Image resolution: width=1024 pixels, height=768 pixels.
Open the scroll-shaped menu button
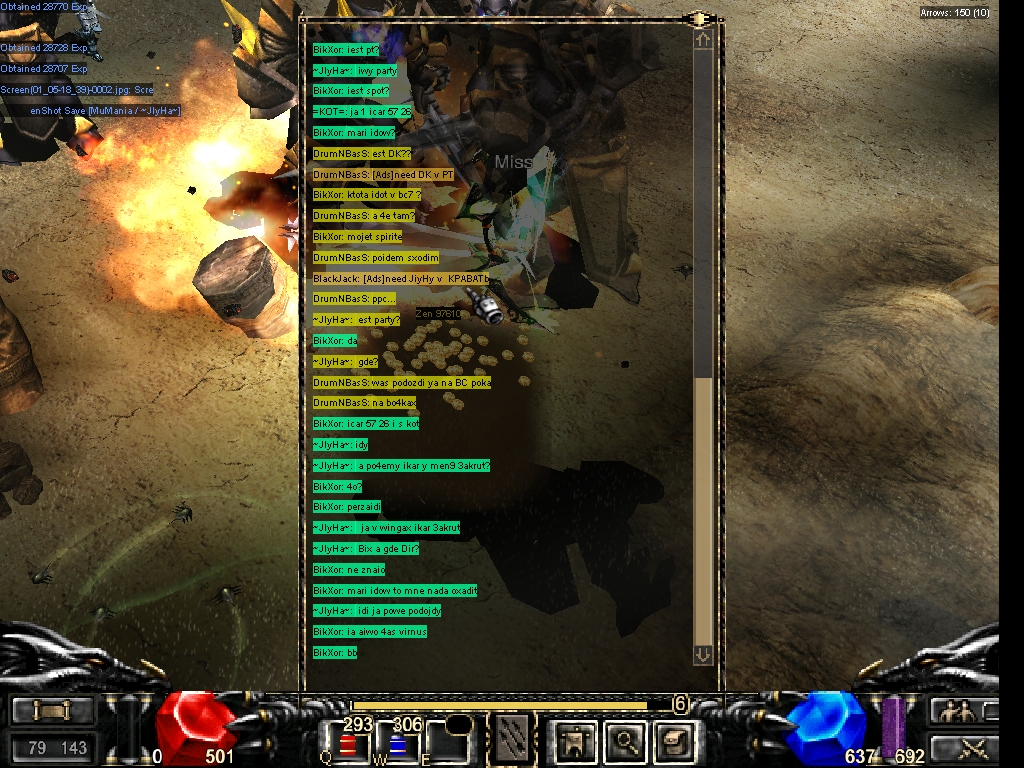671,741
